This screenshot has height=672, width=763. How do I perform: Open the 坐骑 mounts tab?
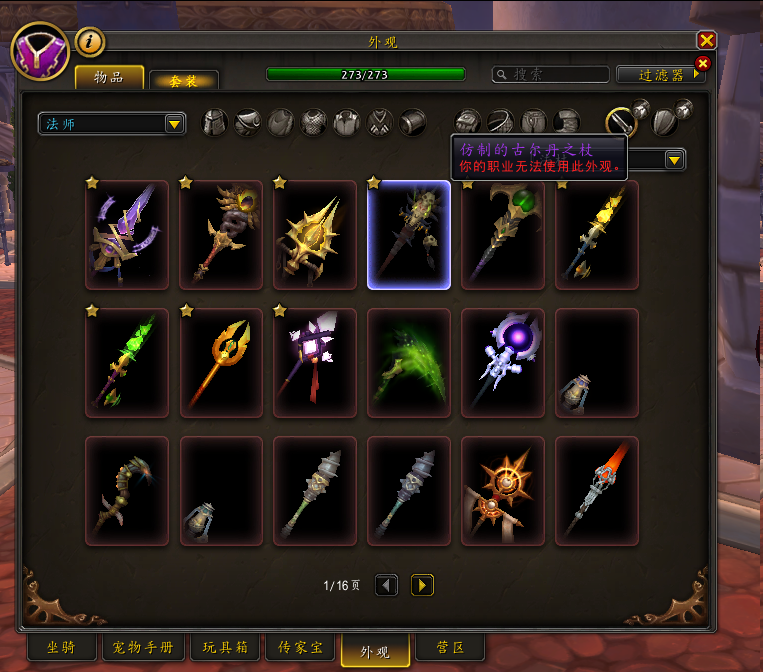(60, 647)
